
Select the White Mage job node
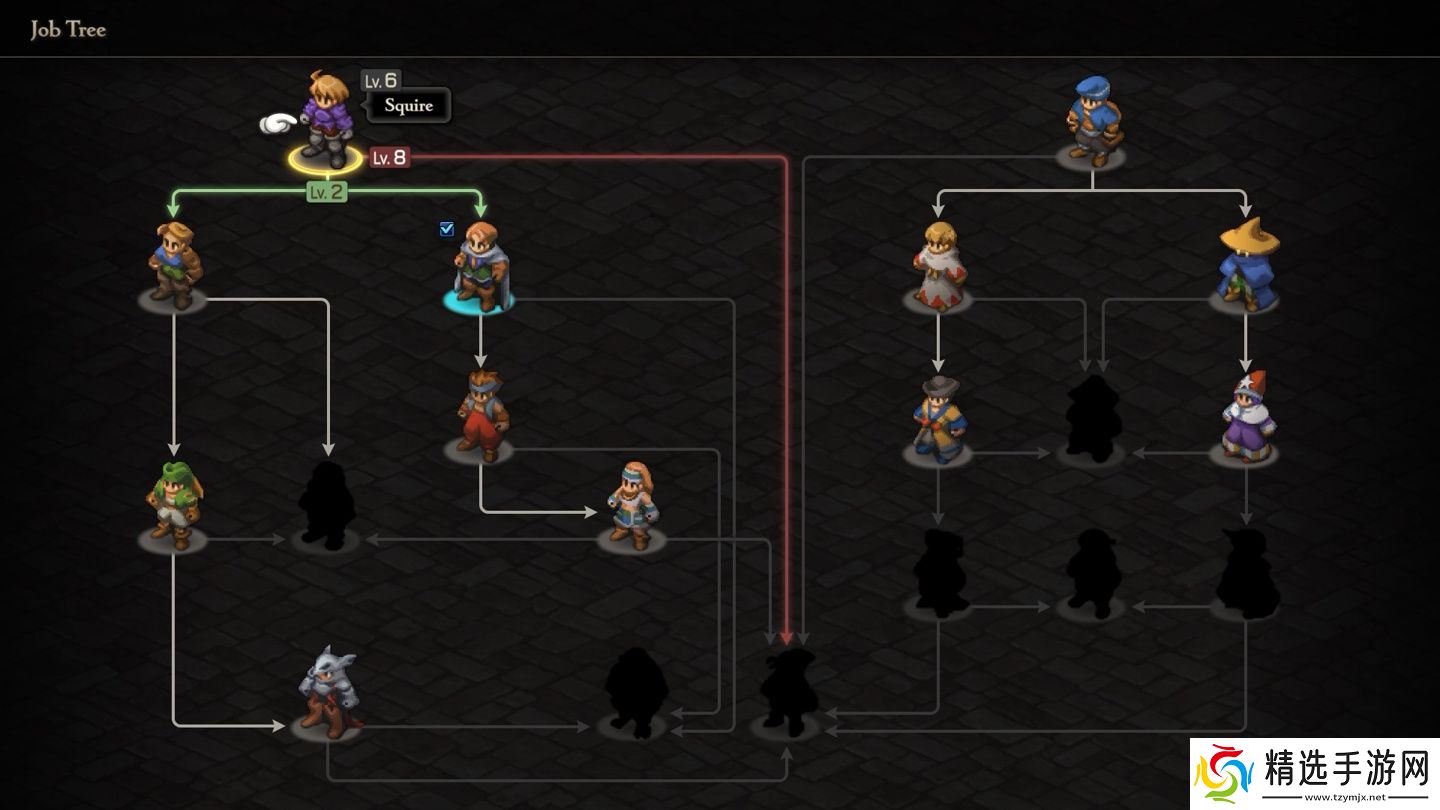(938, 264)
